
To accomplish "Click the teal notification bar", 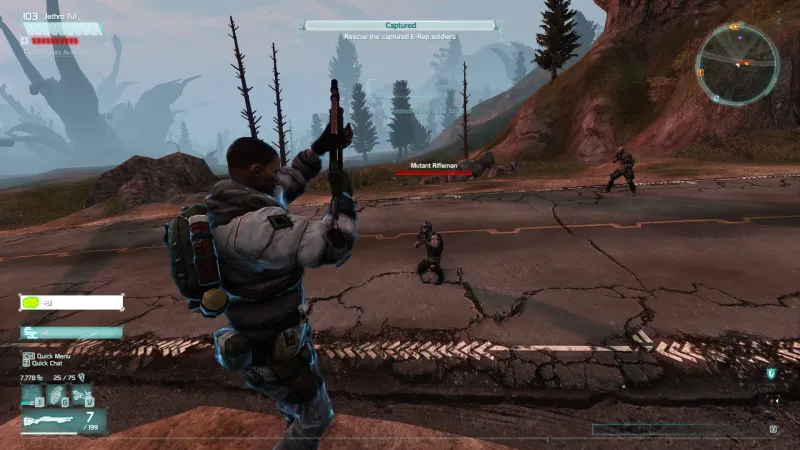I will (70, 332).
